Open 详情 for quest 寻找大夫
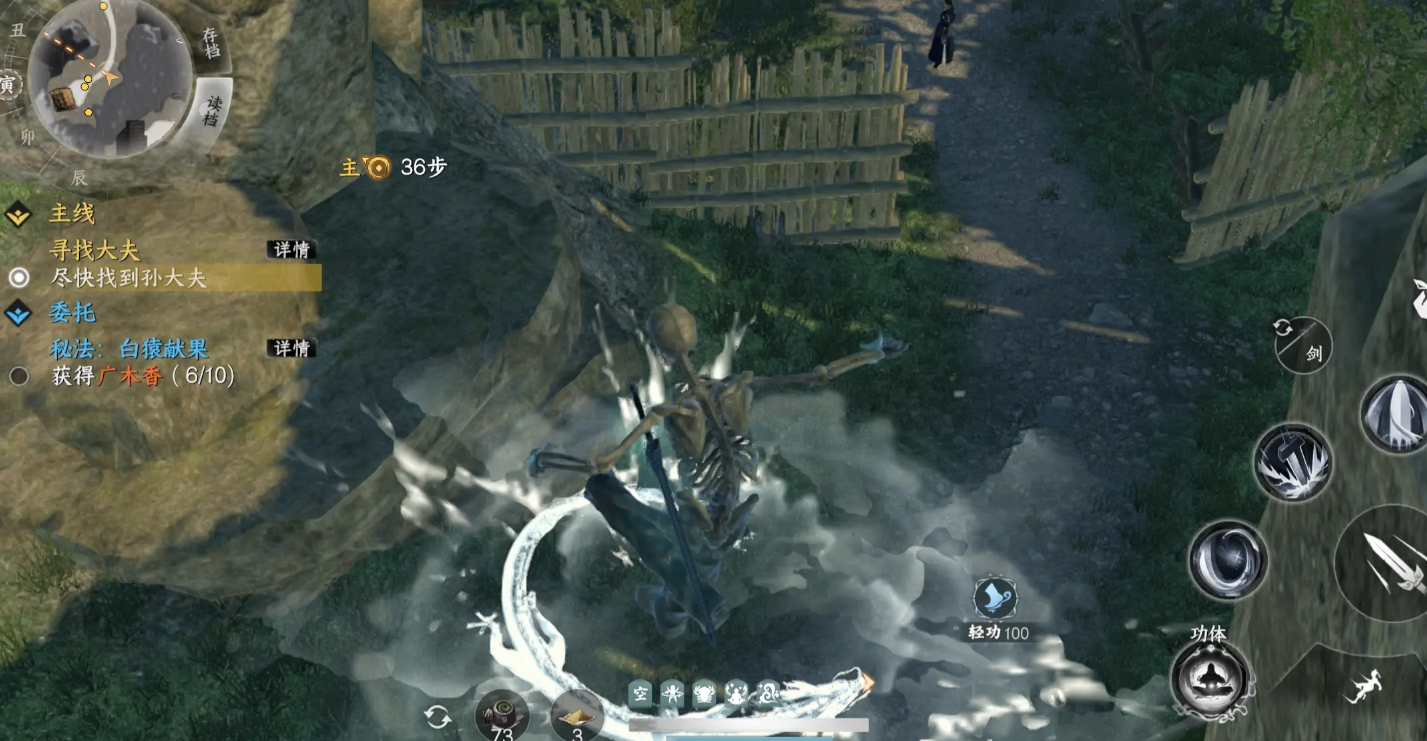Image resolution: width=1427 pixels, height=741 pixels. (291, 249)
